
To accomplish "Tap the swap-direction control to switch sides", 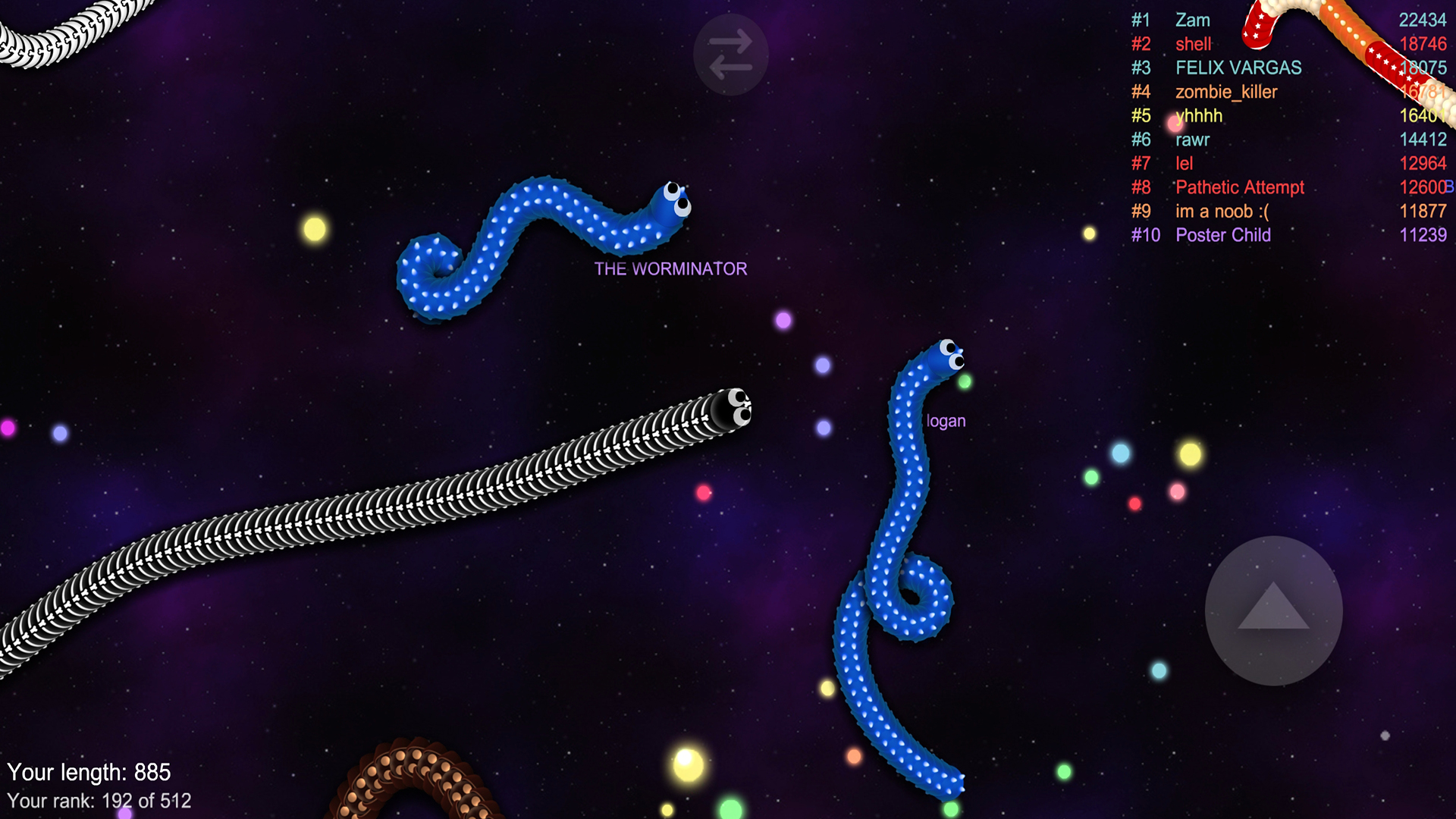I will (730, 55).
